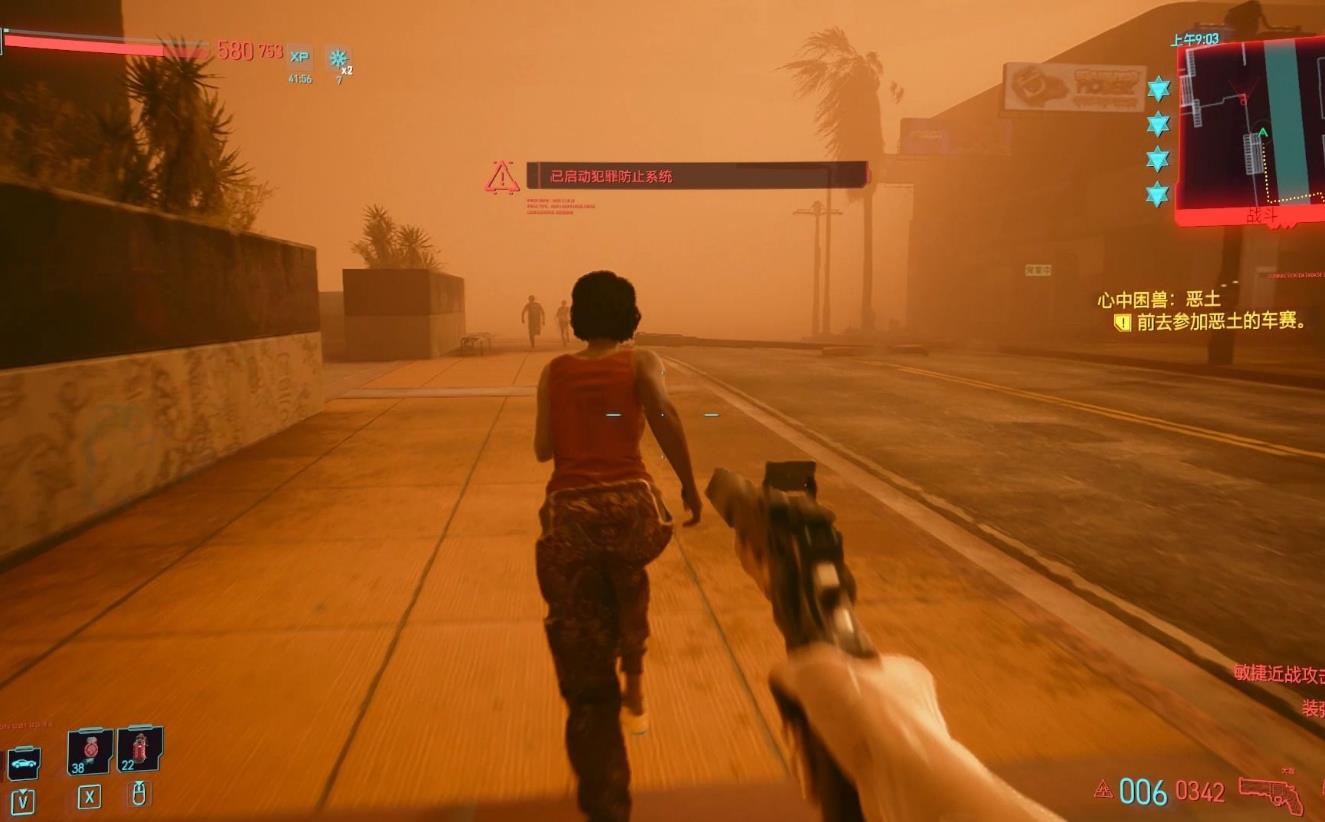Click the 已启动犯罪防止系统 warning banner
Viewport: 1325px width, 822px height.
tap(695, 176)
